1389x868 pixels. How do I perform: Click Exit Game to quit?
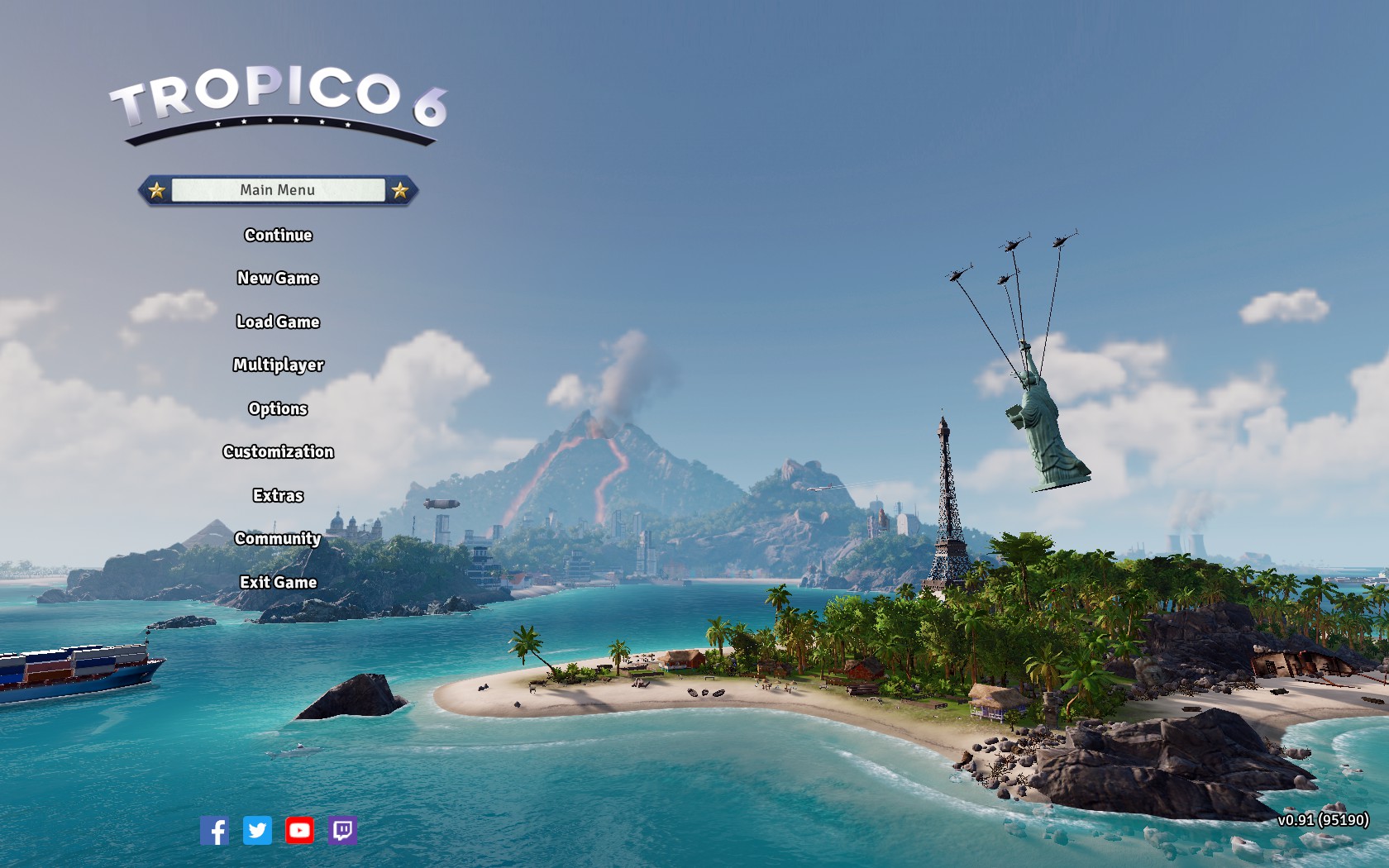tap(278, 582)
